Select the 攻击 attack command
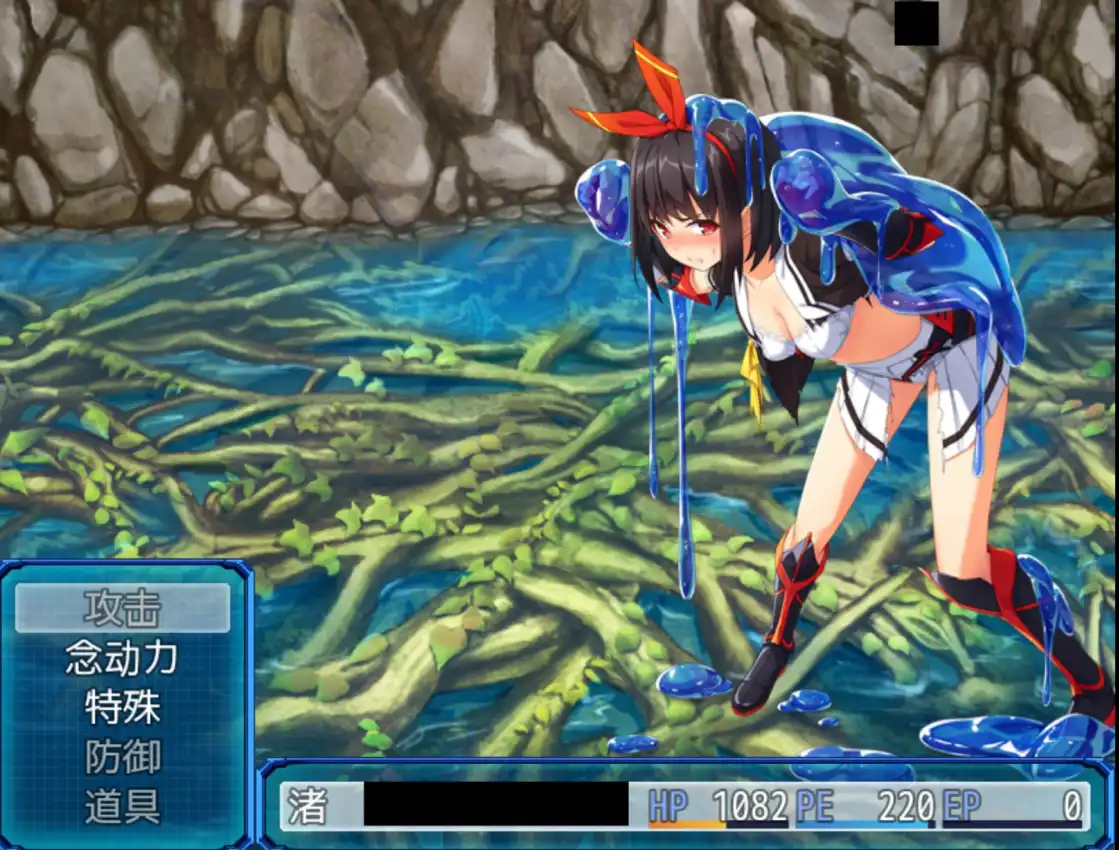Screen dimensions: 1119x850 [122, 607]
